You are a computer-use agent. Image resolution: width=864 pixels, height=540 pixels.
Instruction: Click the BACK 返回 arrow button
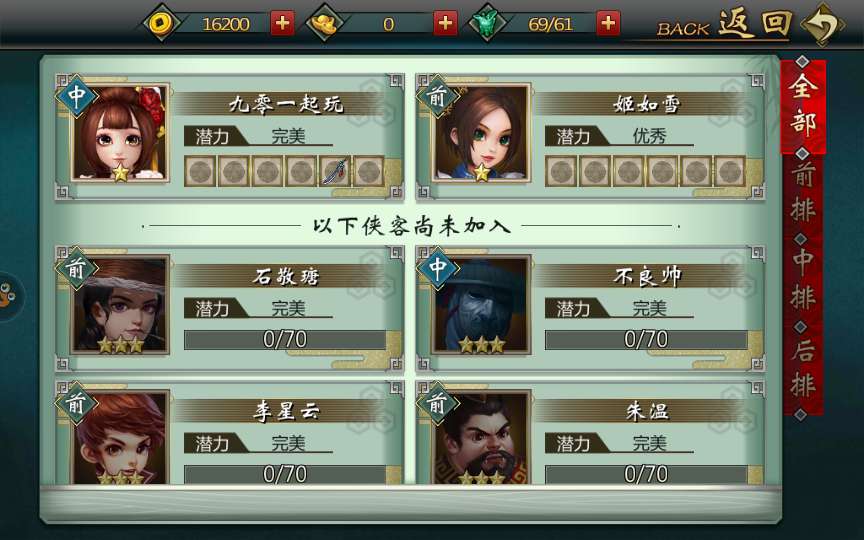click(822, 25)
